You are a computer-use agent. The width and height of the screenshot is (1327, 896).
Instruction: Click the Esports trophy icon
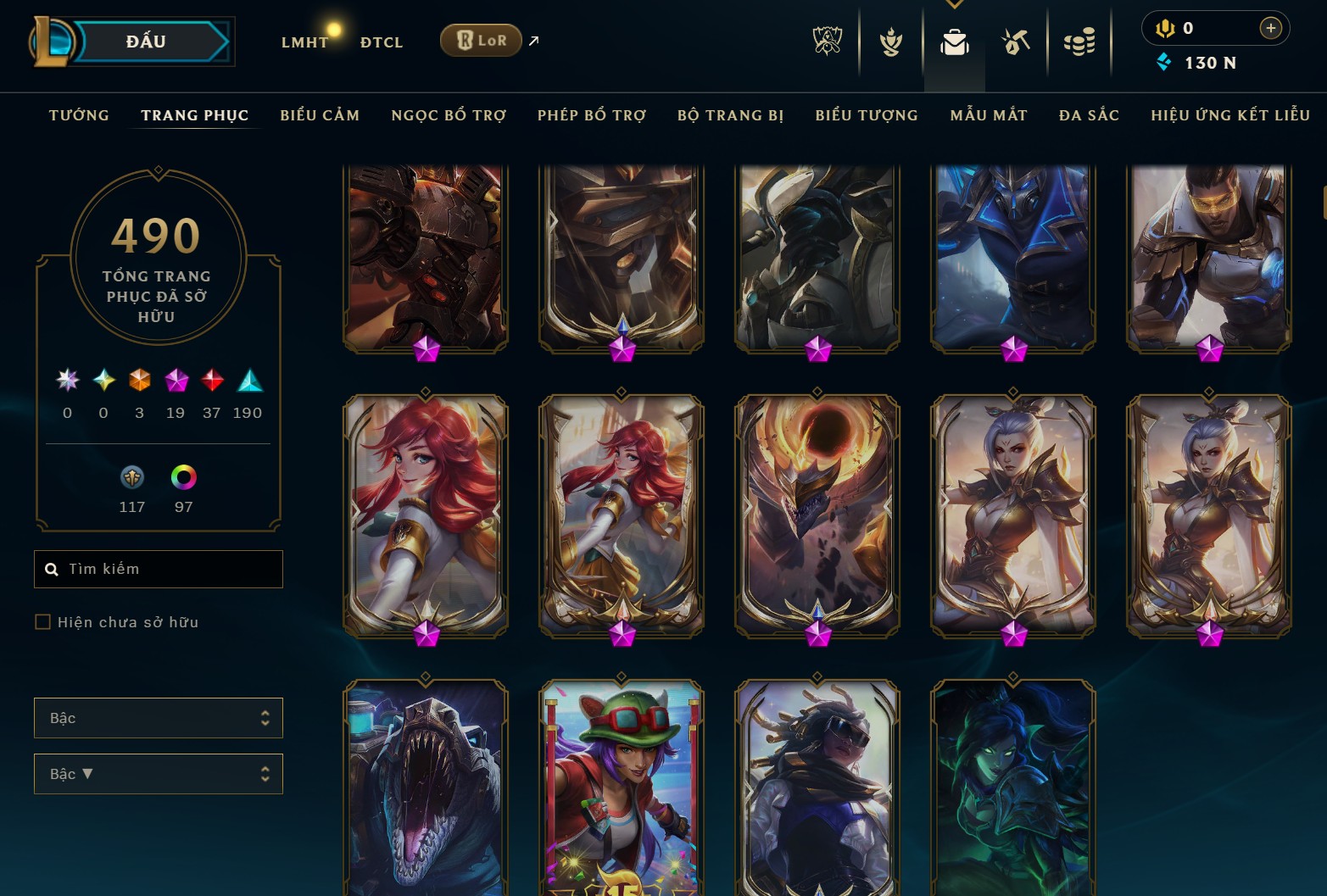827,41
